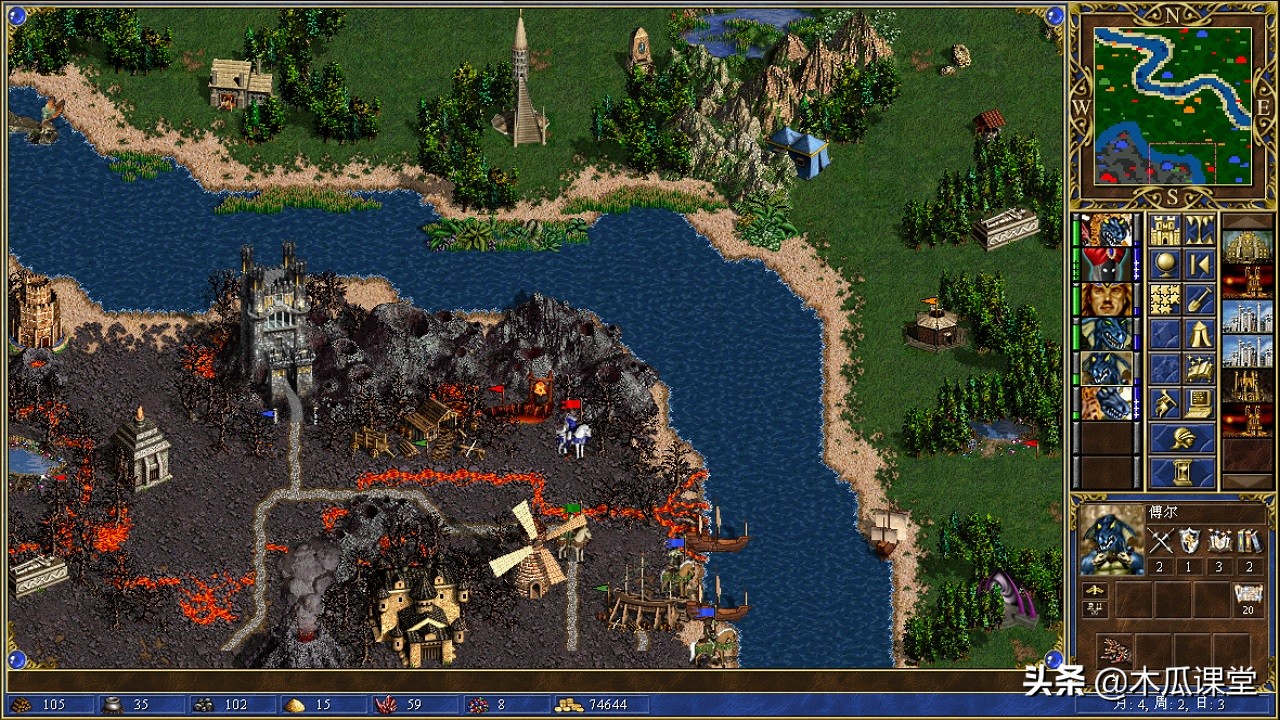Select next hero with the helmet button
1280x720 pixels.
tap(1181, 437)
